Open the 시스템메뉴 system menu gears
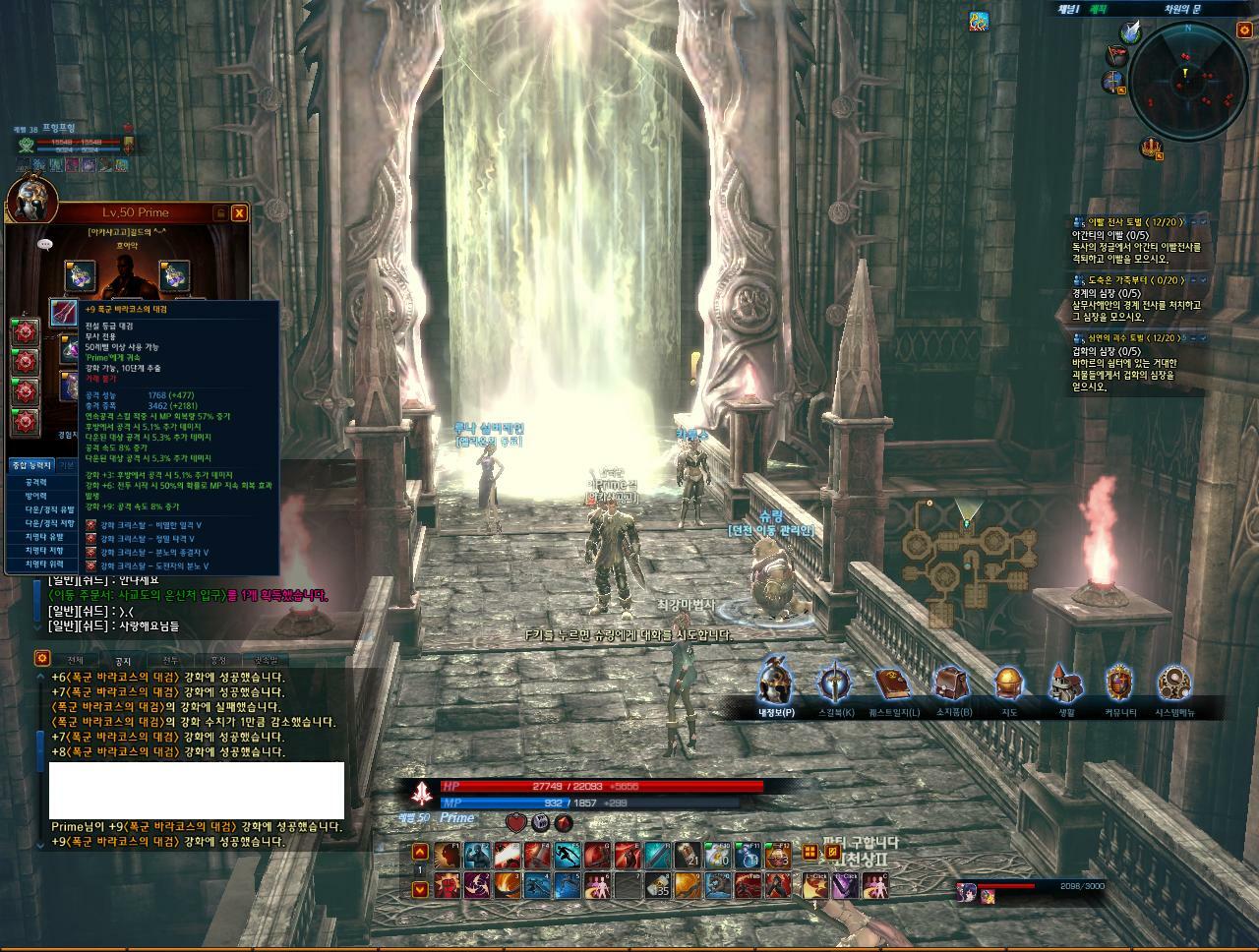 1174,682
